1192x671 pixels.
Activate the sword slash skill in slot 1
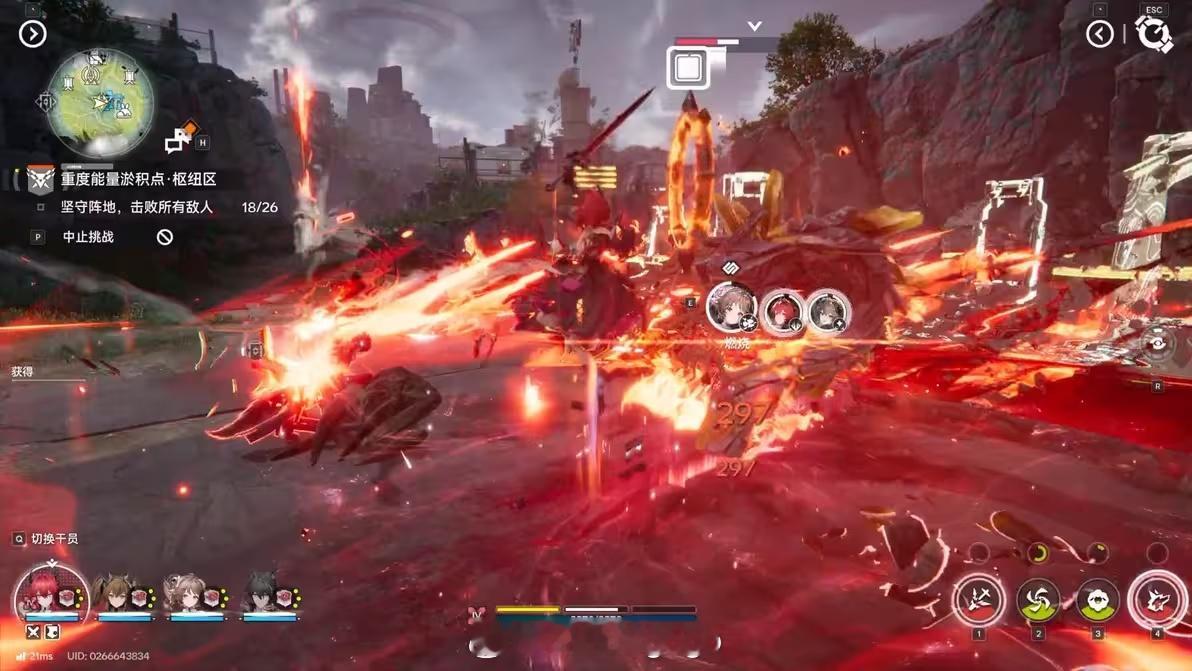tap(978, 600)
